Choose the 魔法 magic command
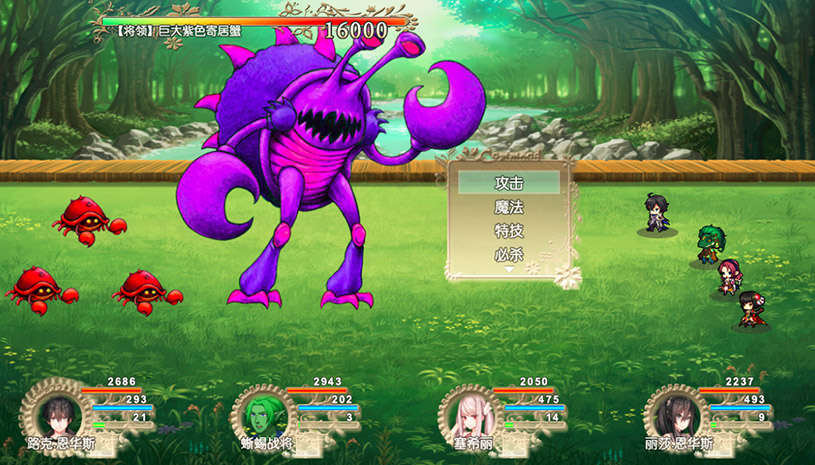This screenshot has height=465, width=815. pos(509,207)
